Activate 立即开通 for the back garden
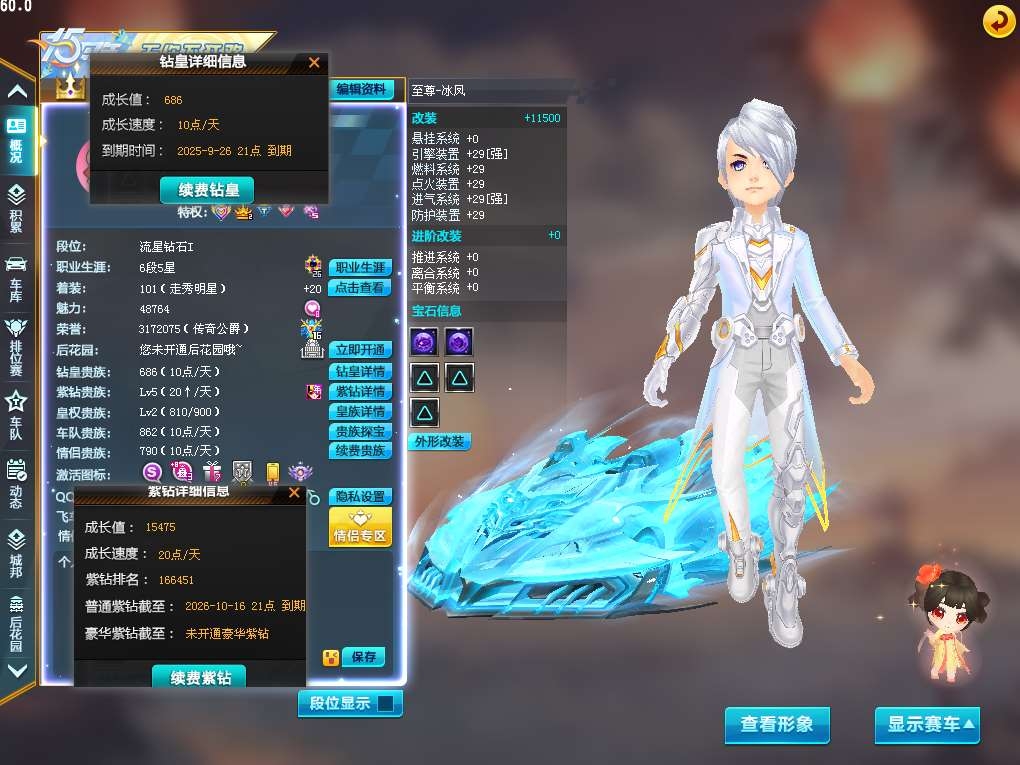This screenshot has width=1020, height=765. click(360, 350)
